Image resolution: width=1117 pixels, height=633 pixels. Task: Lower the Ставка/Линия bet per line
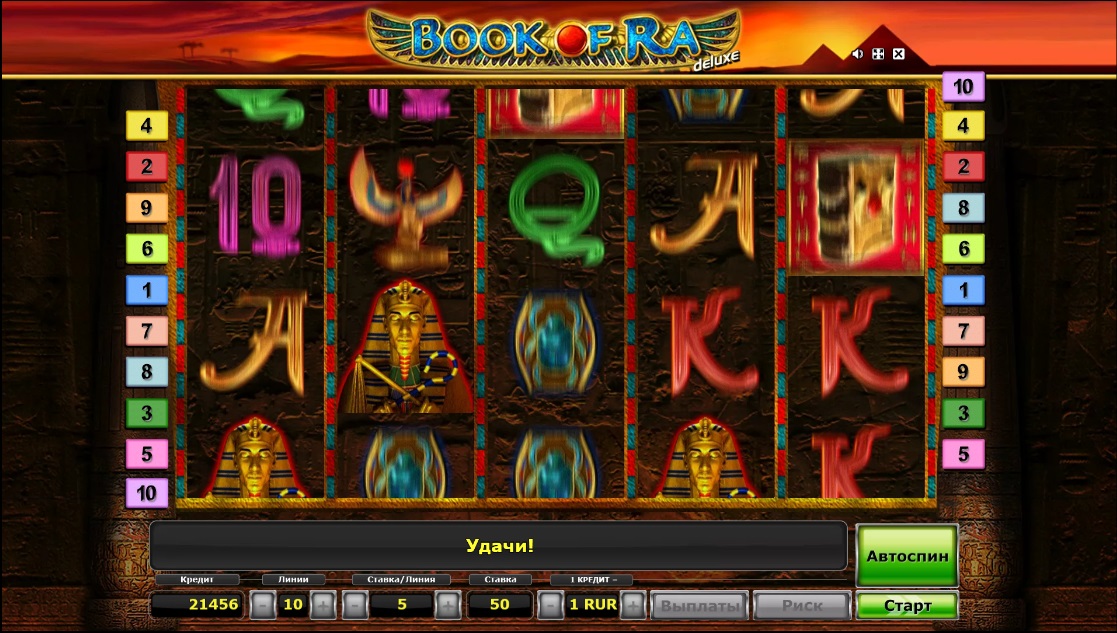coord(353,605)
